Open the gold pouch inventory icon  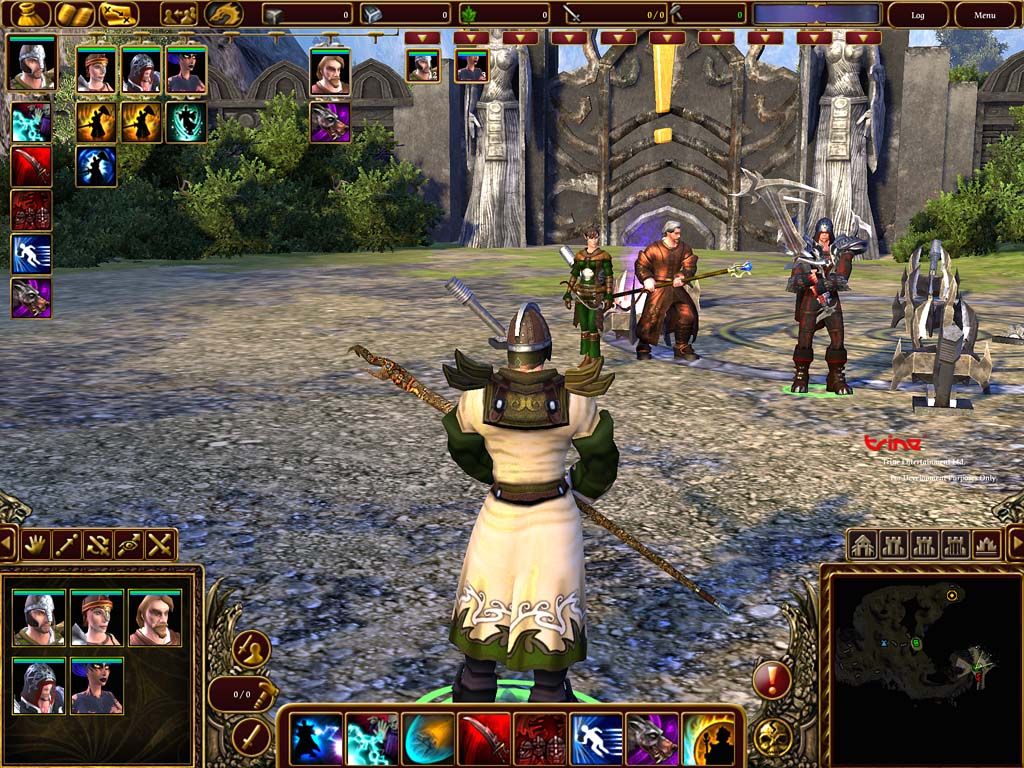pos(26,14)
